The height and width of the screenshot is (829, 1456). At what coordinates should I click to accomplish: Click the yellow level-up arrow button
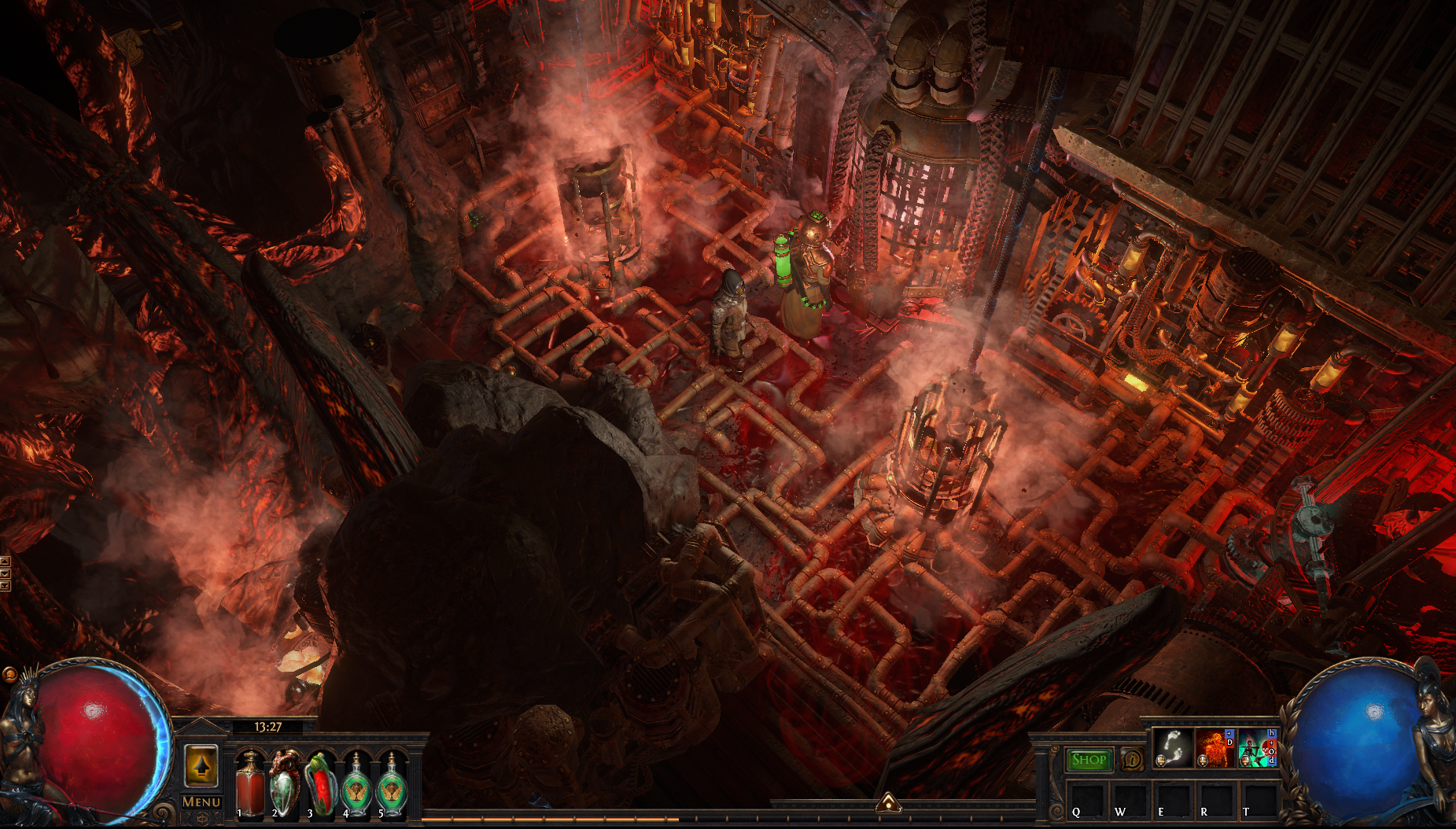pyautogui.click(x=201, y=765)
